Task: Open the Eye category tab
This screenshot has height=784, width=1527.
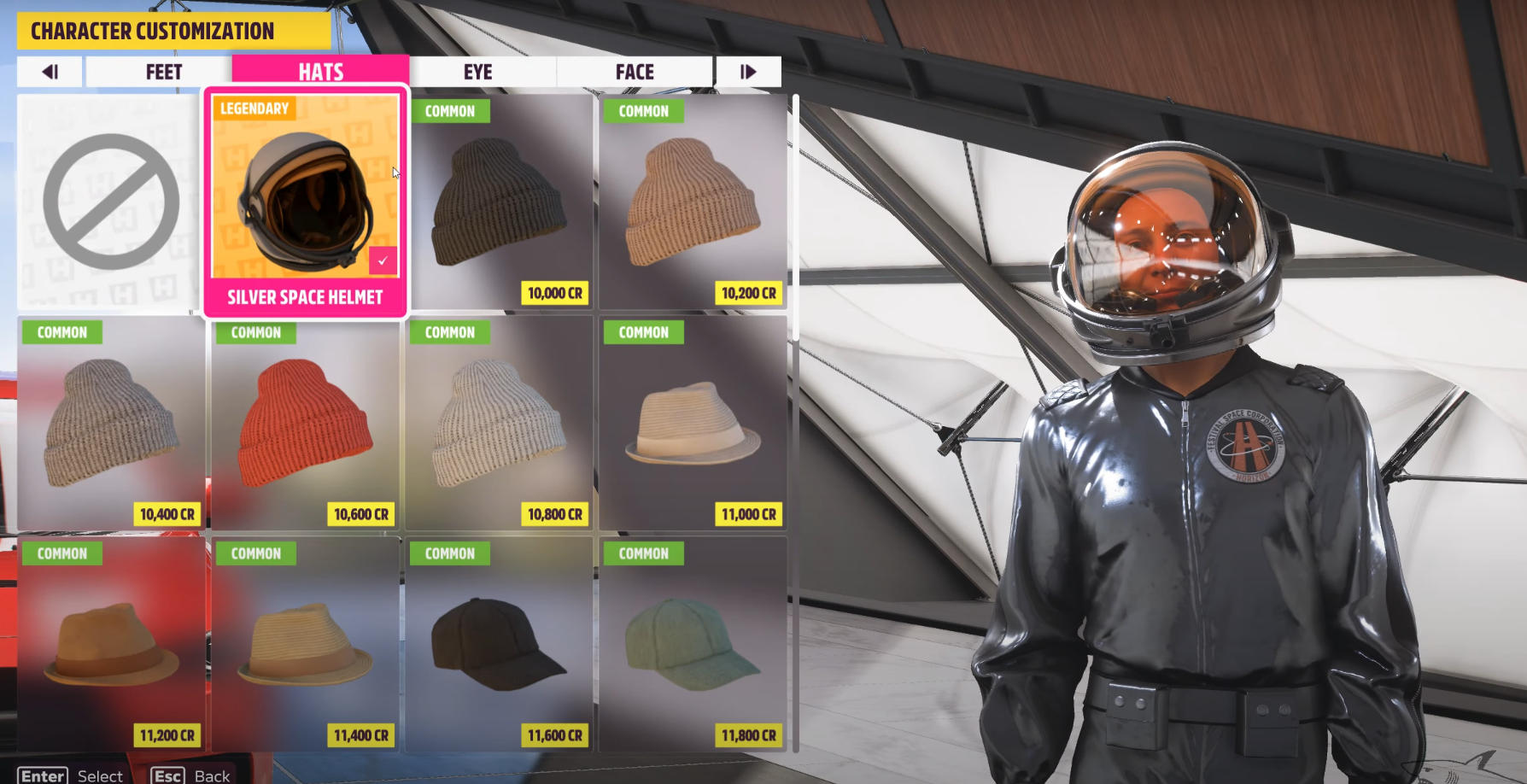Action: (x=478, y=72)
